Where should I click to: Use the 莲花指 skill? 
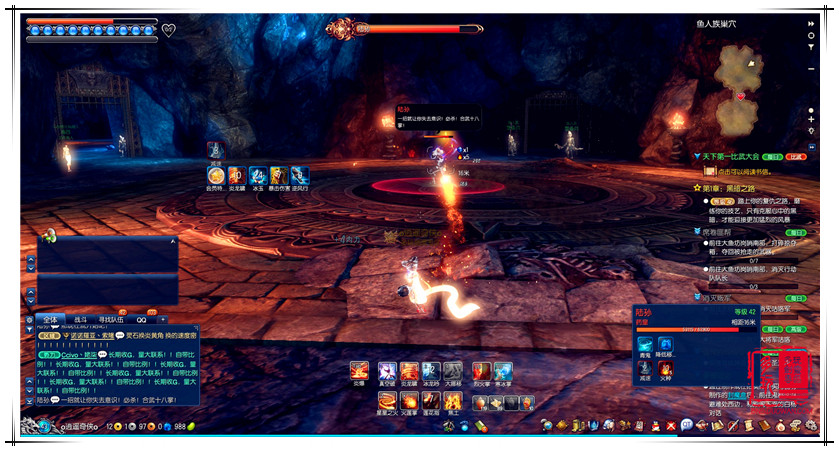click(431, 401)
